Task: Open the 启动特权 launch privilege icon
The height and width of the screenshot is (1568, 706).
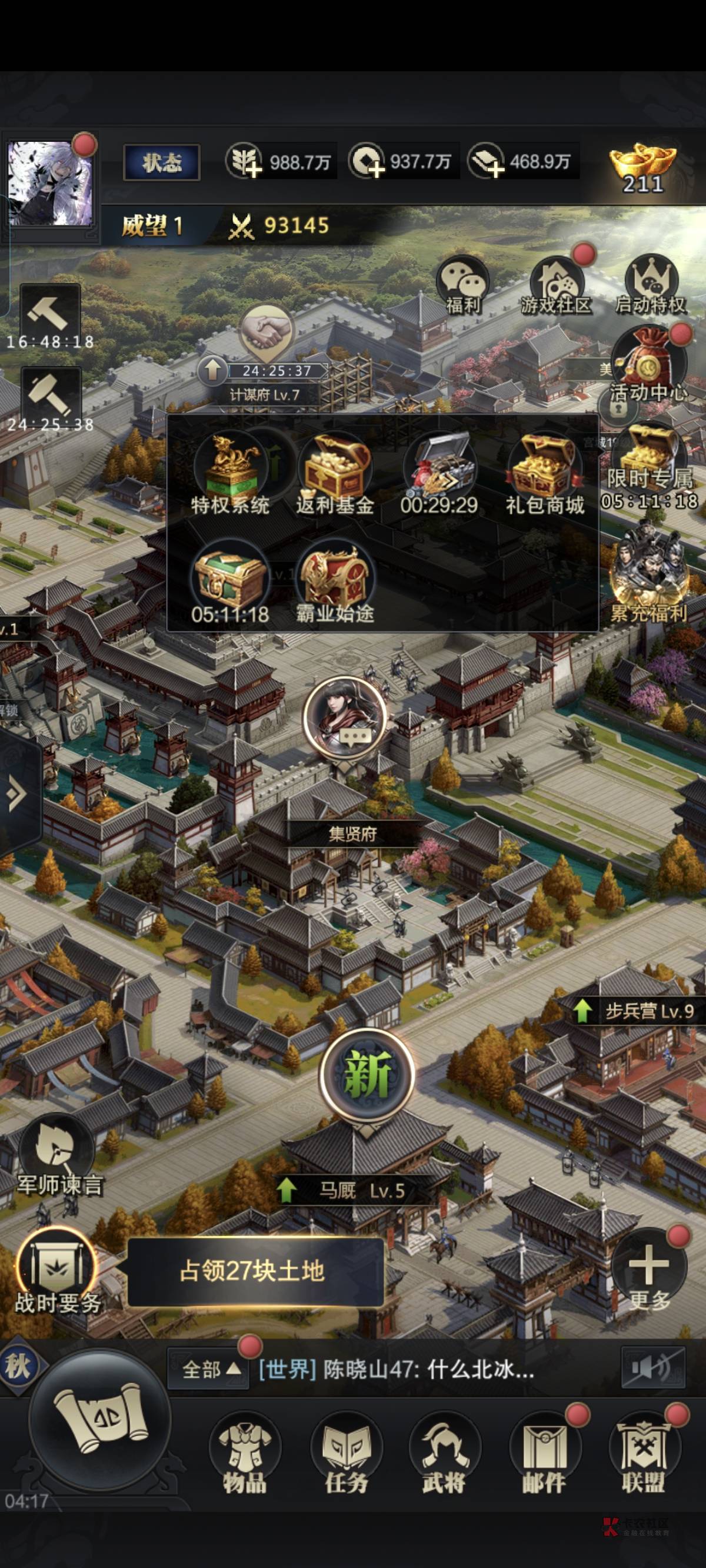Action: point(650,285)
